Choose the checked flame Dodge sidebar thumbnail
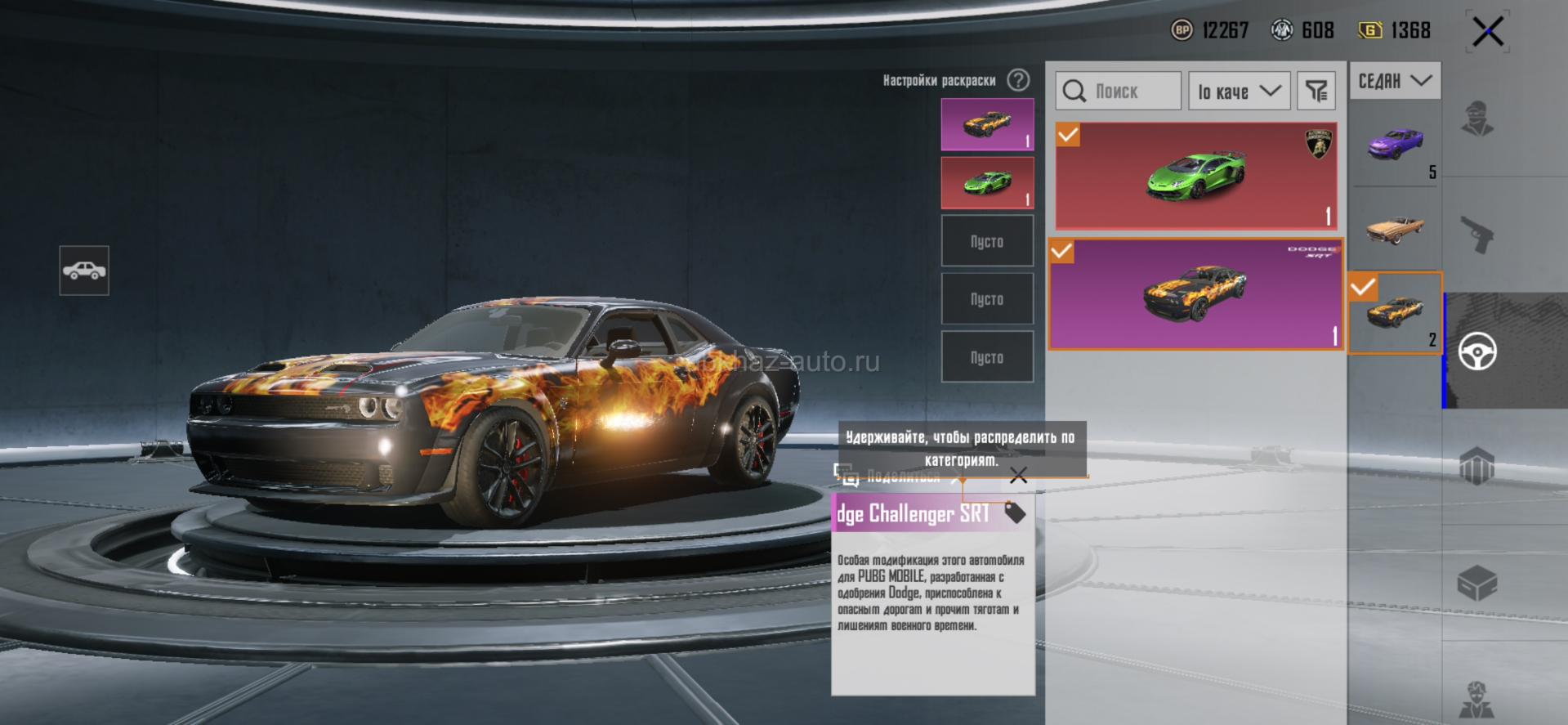1568x725 pixels. [x=1395, y=313]
